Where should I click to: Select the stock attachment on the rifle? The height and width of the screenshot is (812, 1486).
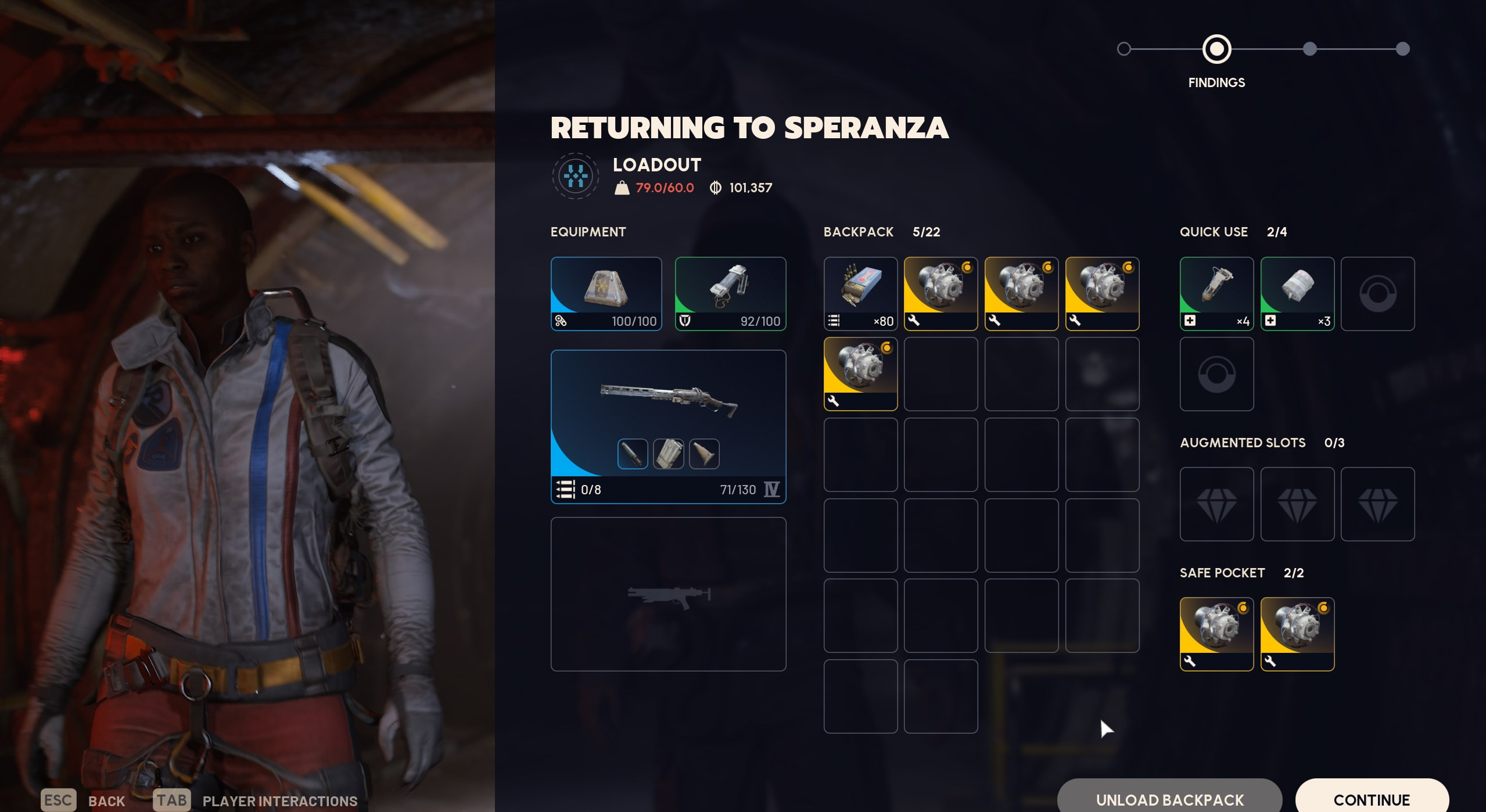[704, 454]
